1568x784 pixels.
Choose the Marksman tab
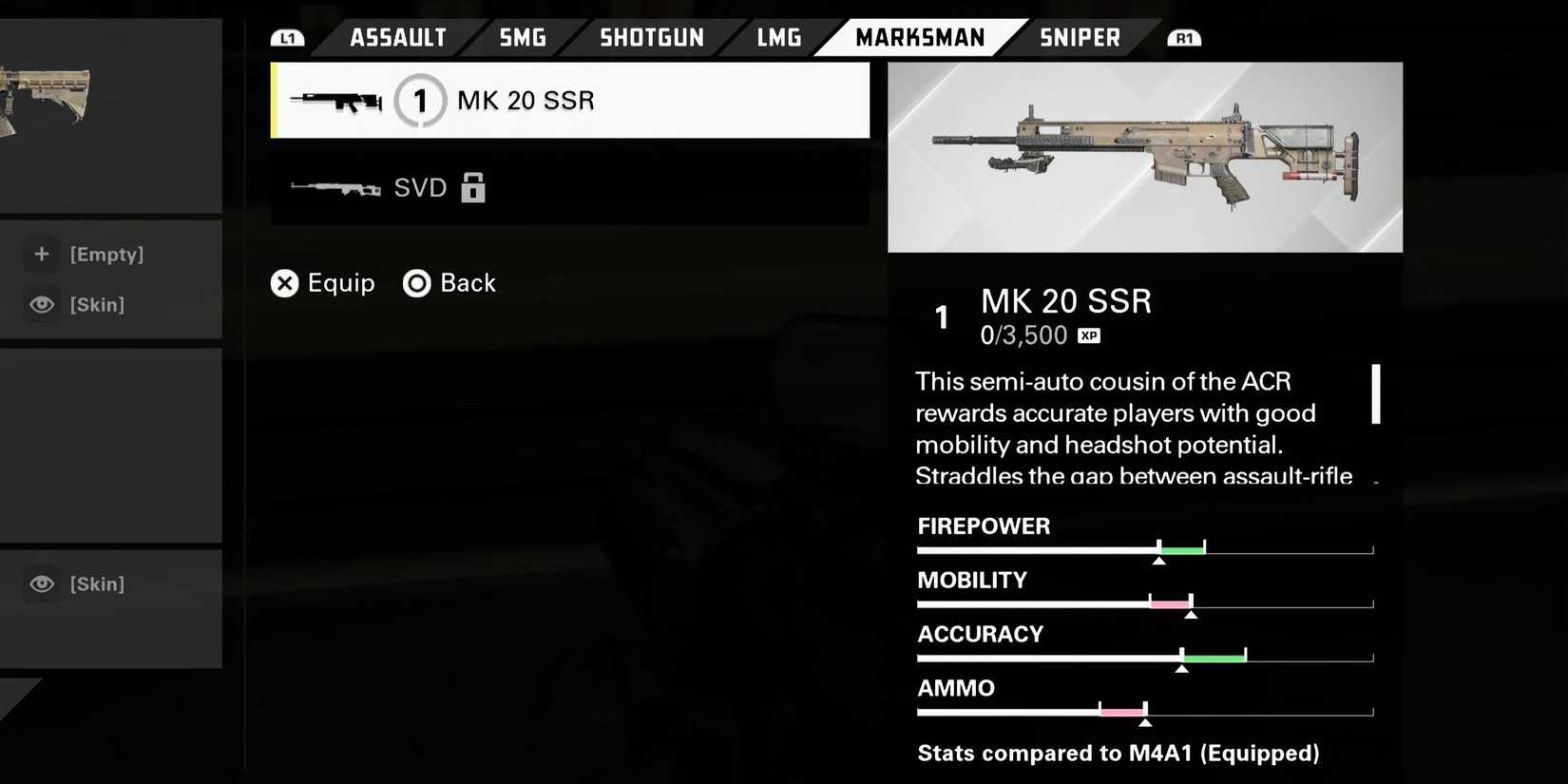pos(920,38)
